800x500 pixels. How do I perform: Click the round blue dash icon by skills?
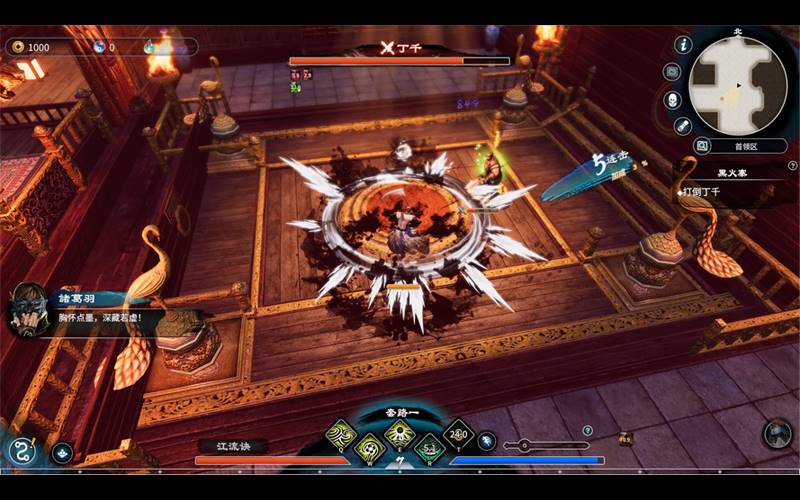[x=486, y=441]
